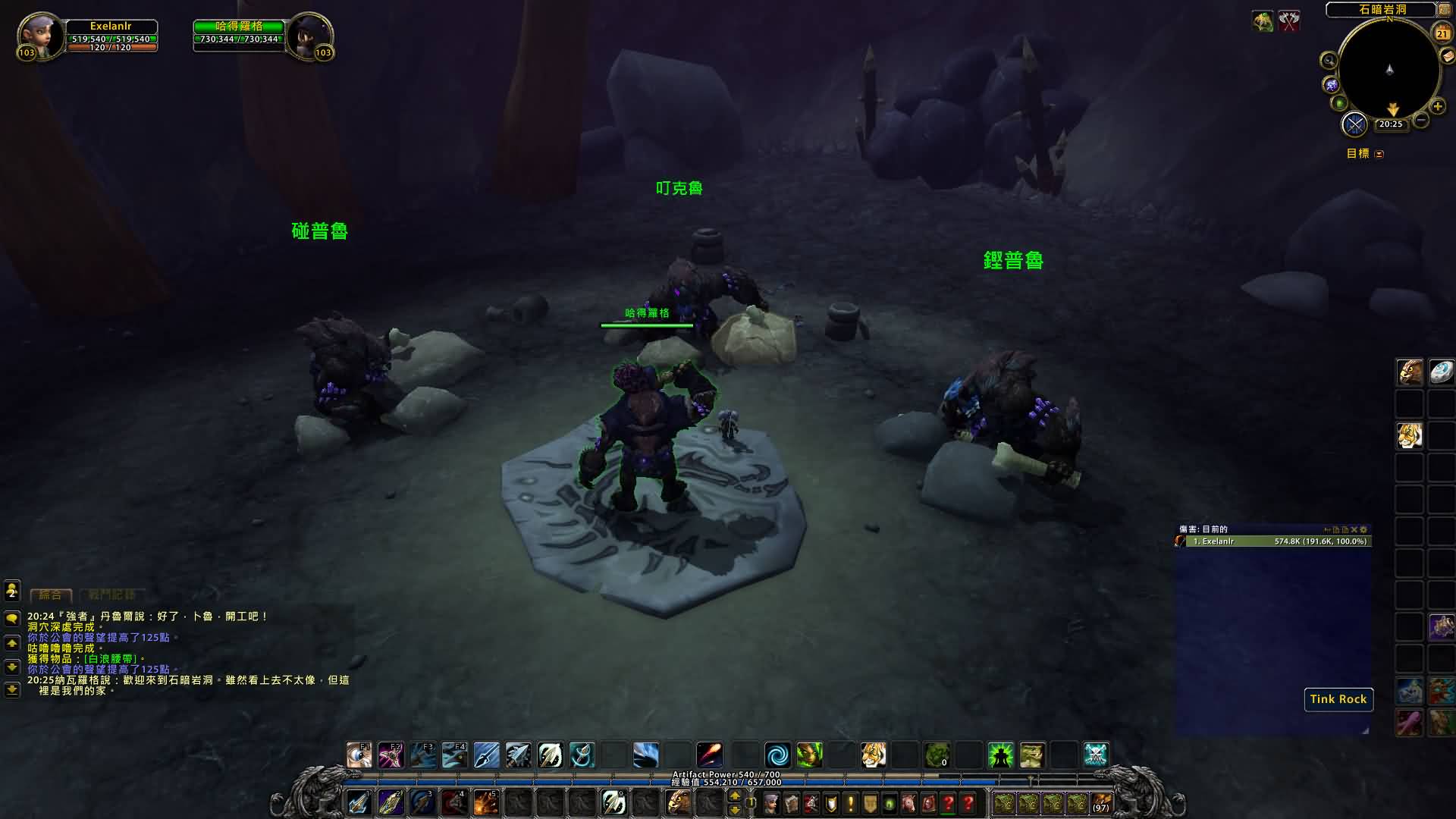The width and height of the screenshot is (1456, 819).
Task: Collapse the 目標 objective tracker
Action: 1379,154
